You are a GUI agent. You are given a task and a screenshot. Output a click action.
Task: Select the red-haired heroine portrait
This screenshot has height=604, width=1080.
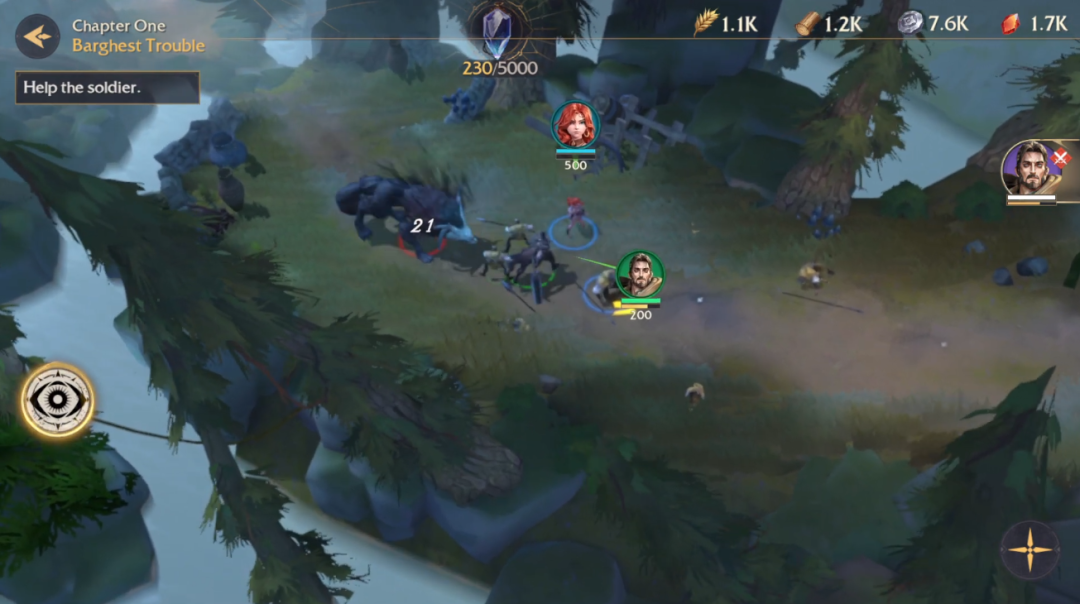click(575, 125)
